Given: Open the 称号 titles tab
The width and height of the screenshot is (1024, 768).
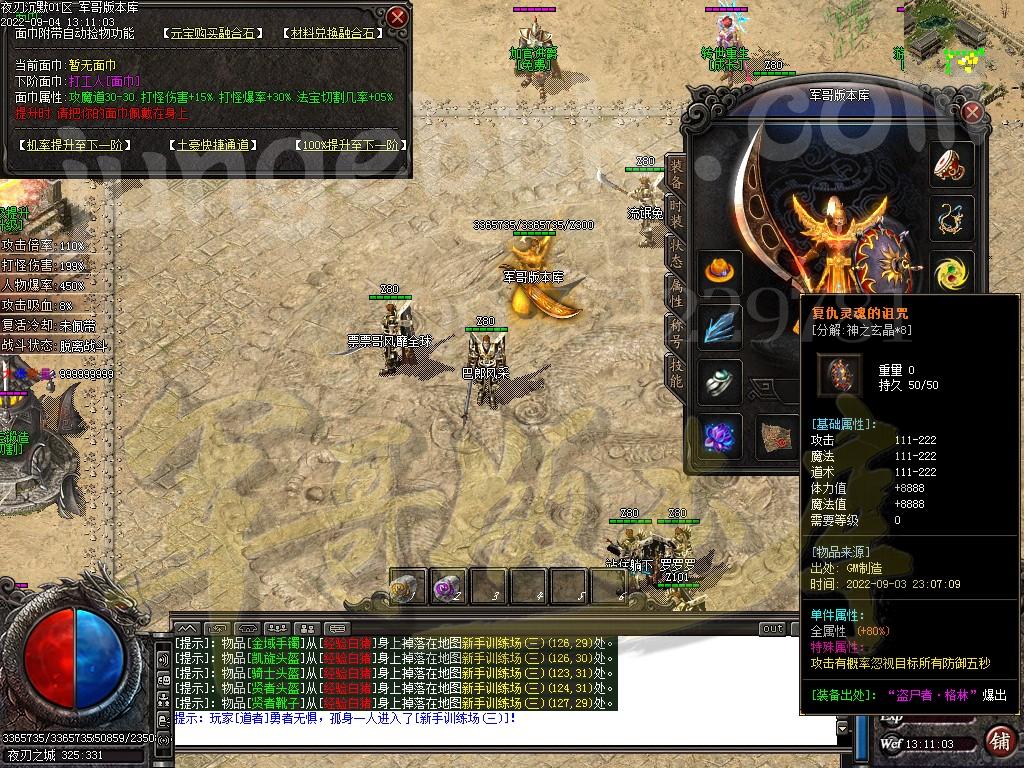Looking at the screenshot, I should [676, 331].
